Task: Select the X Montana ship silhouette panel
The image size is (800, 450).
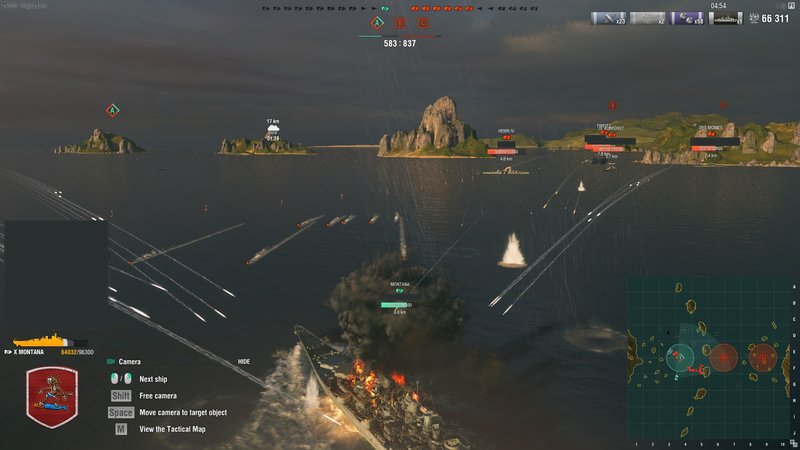Action: click(x=50, y=341)
